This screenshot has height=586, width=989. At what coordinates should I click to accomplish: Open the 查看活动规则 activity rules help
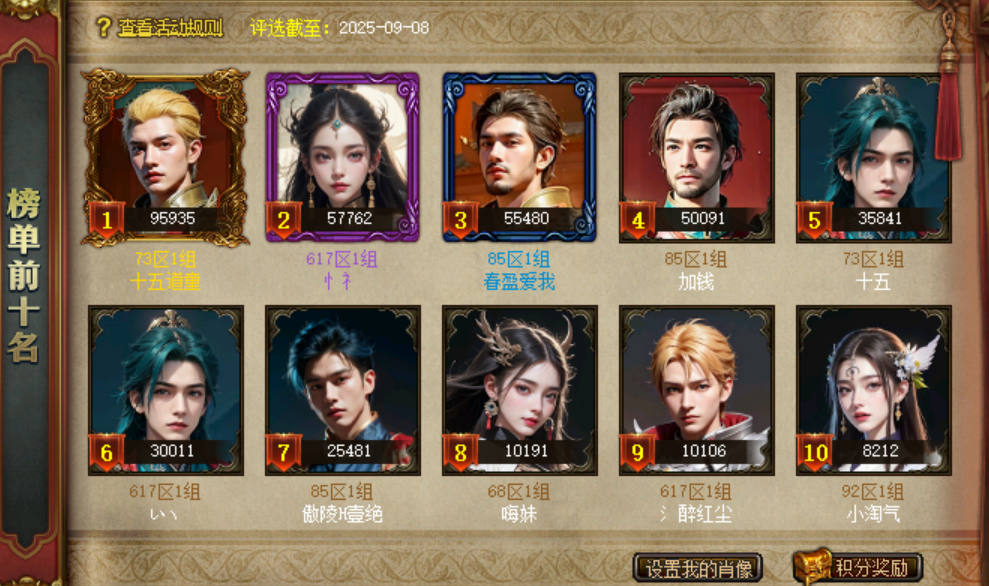[160, 28]
